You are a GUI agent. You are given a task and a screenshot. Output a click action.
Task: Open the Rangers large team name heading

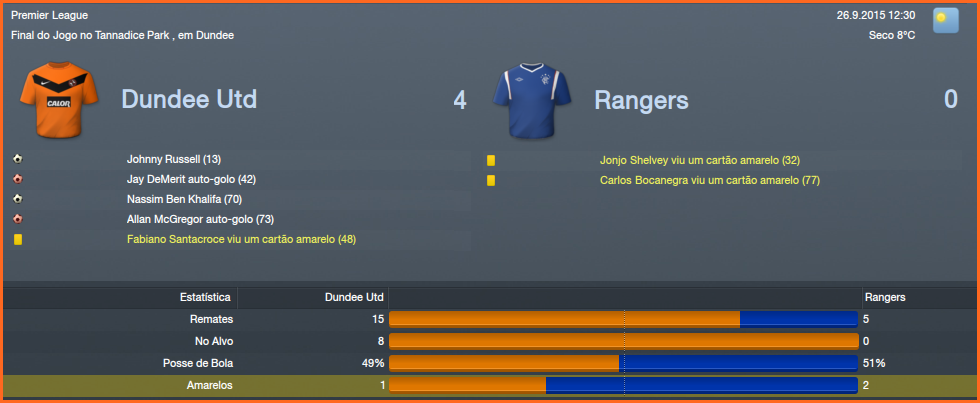pyautogui.click(x=641, y=100)
